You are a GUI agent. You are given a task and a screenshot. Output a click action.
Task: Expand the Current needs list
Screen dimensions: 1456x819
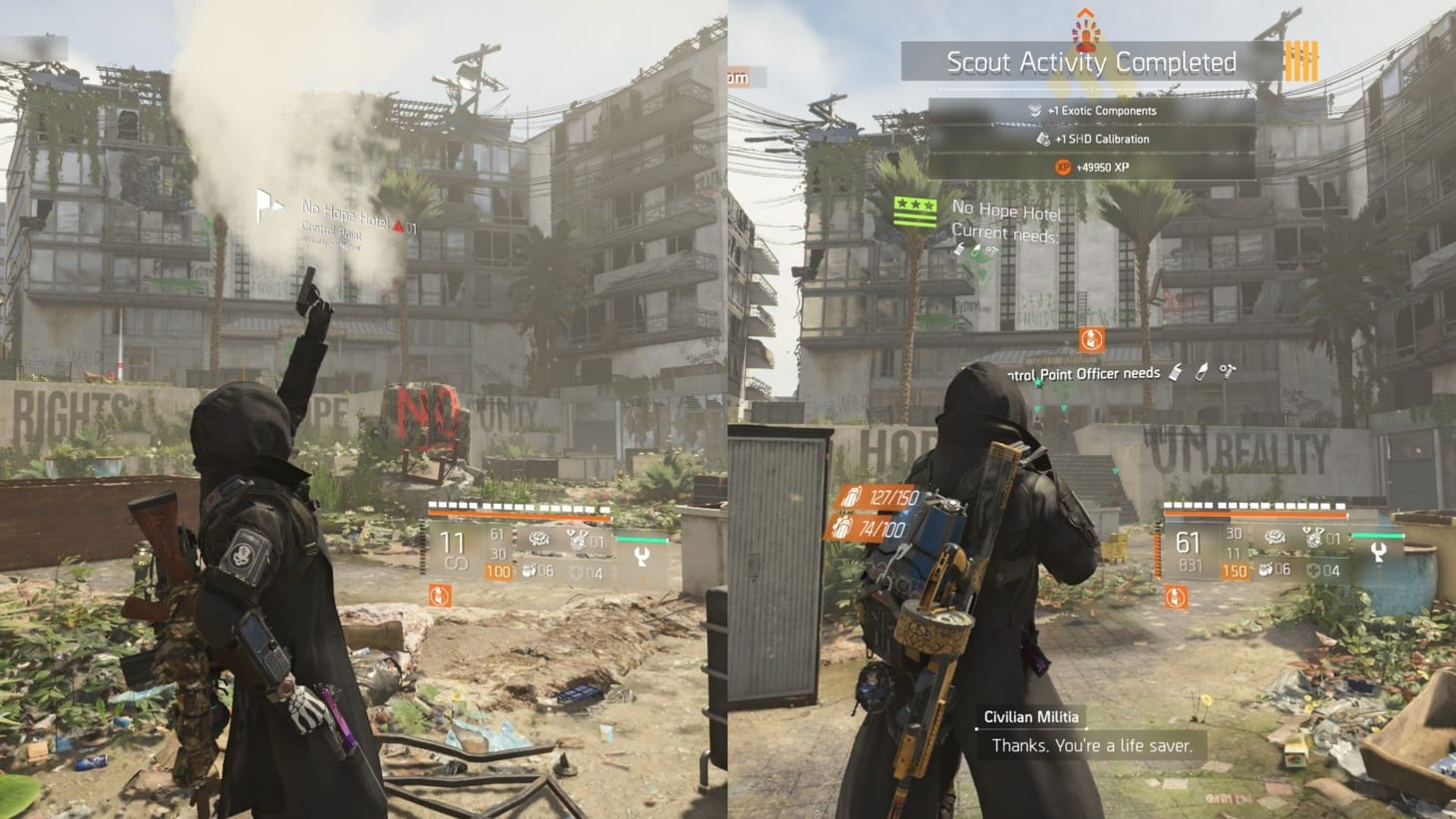point(1004,232)
